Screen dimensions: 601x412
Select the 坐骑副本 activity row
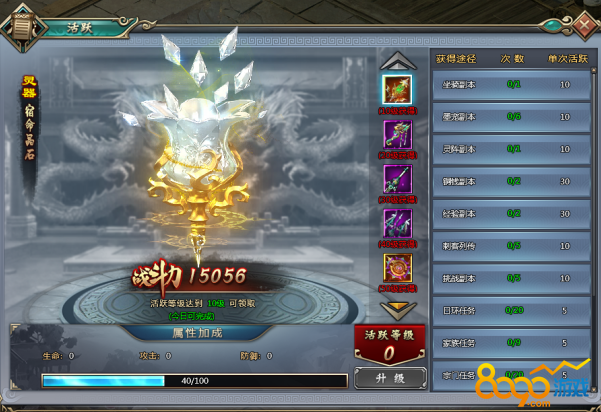tap(510, 86)
